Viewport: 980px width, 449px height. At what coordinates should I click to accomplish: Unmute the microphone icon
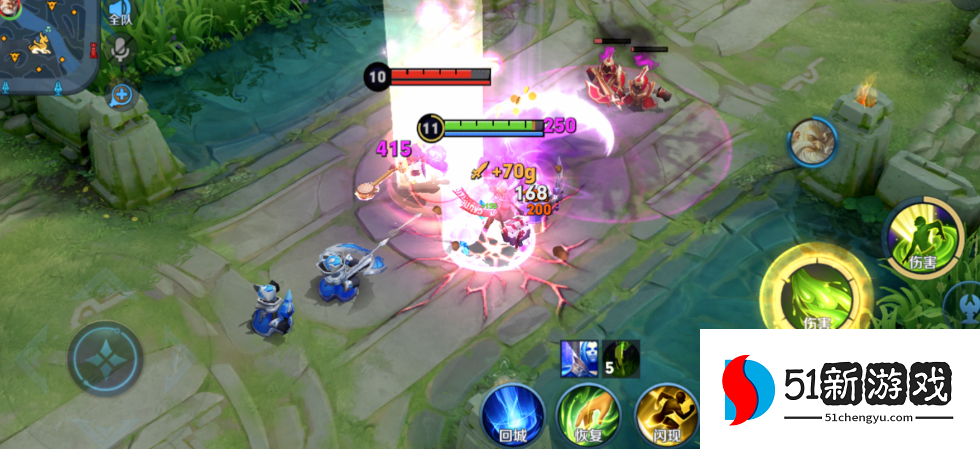coord(121,50)
